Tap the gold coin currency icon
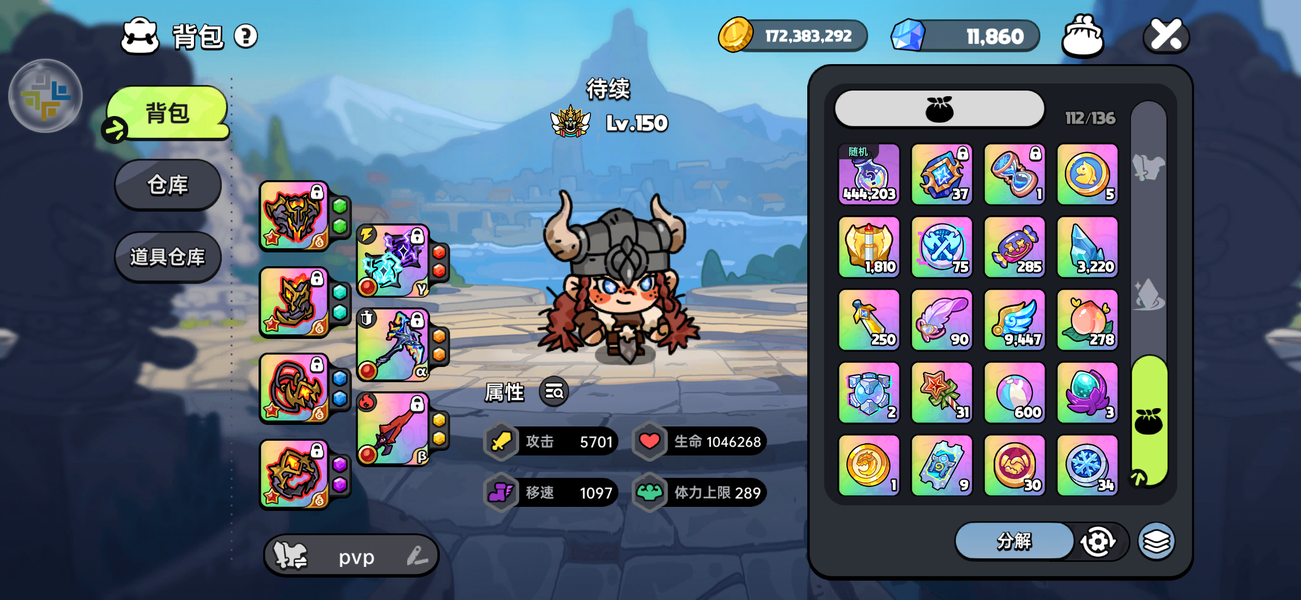Viewport: 1301px width, 600px height. [x=736, y=36]
